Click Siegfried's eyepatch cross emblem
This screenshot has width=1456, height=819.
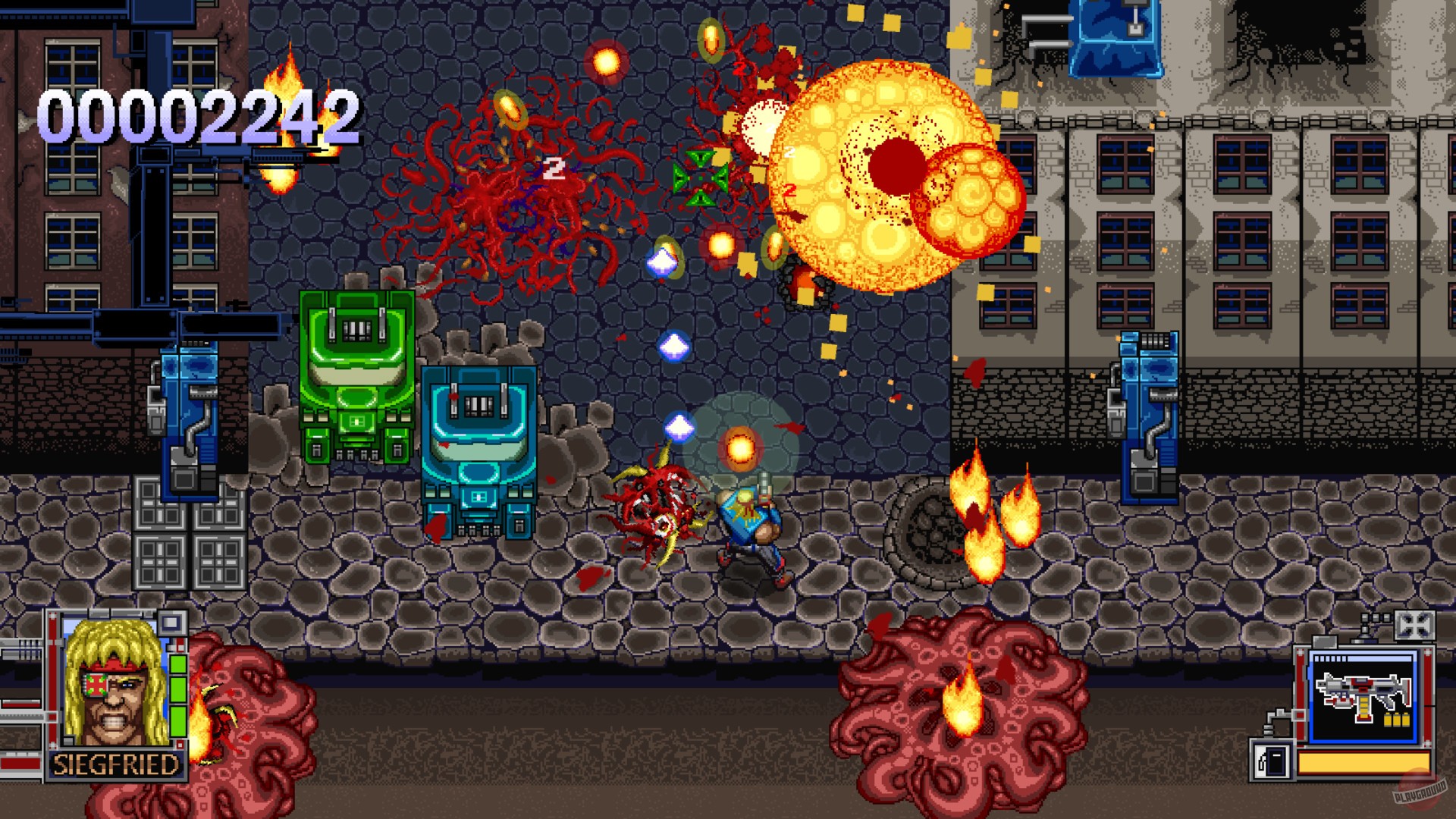[96, 684]
